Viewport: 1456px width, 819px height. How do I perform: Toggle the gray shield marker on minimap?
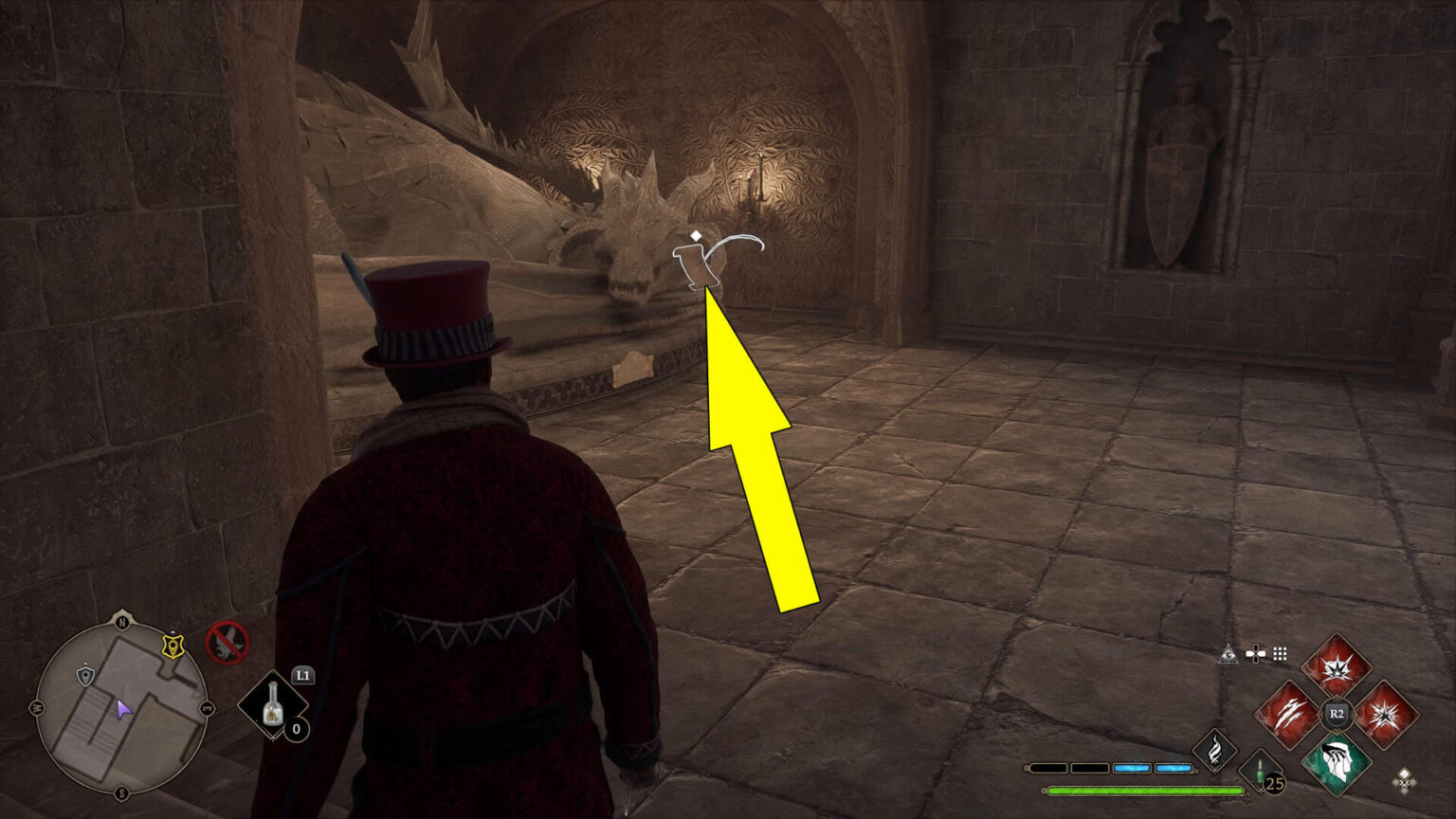tap(84, 674)
